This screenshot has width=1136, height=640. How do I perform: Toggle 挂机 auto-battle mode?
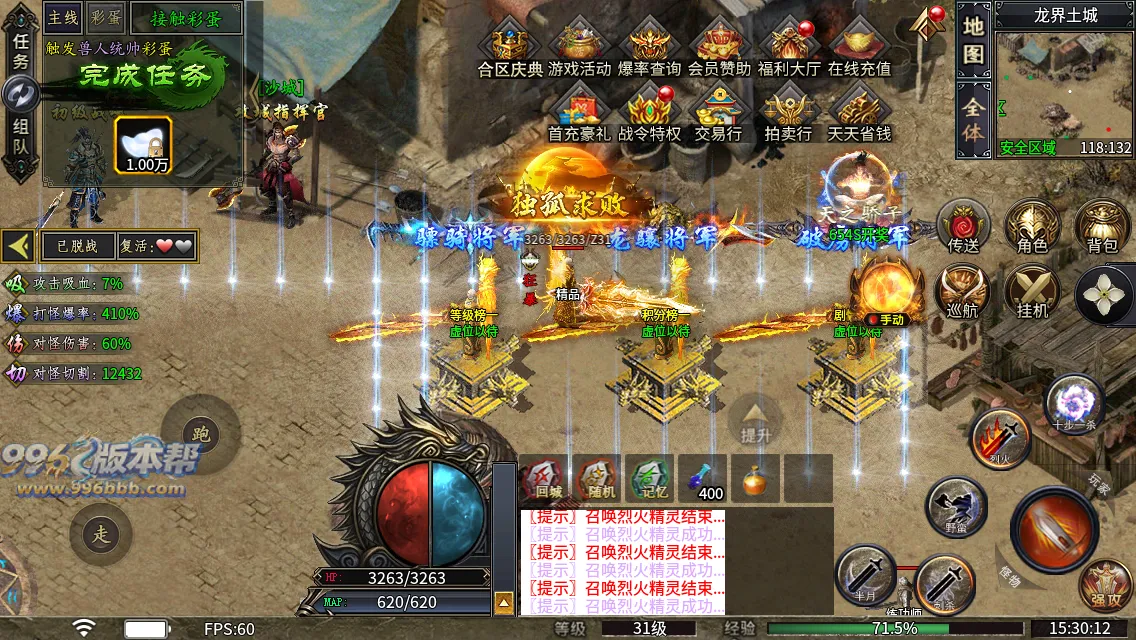(1032, 291)
